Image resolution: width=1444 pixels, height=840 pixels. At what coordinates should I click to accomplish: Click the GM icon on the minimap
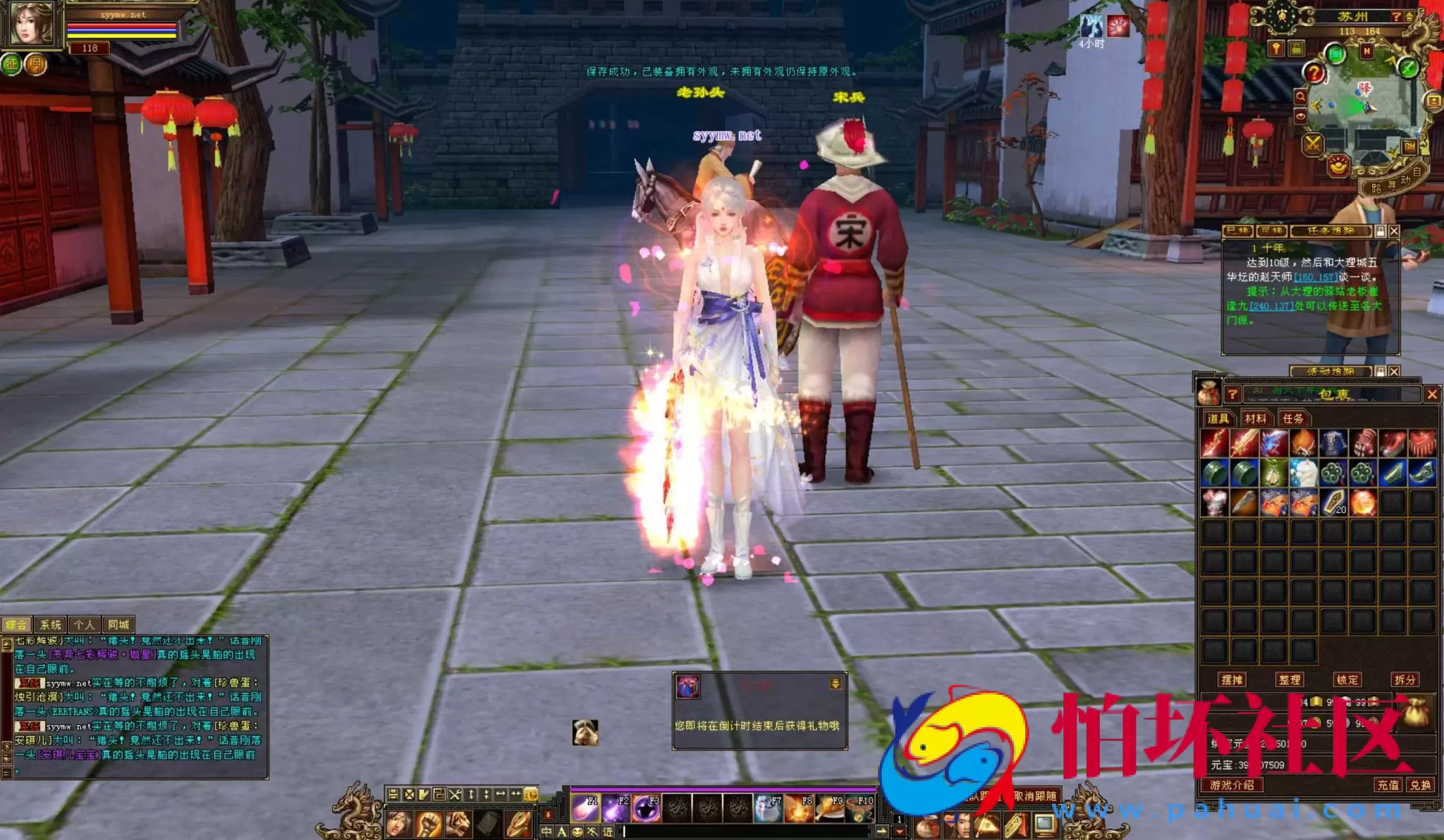coord(1409,145)
